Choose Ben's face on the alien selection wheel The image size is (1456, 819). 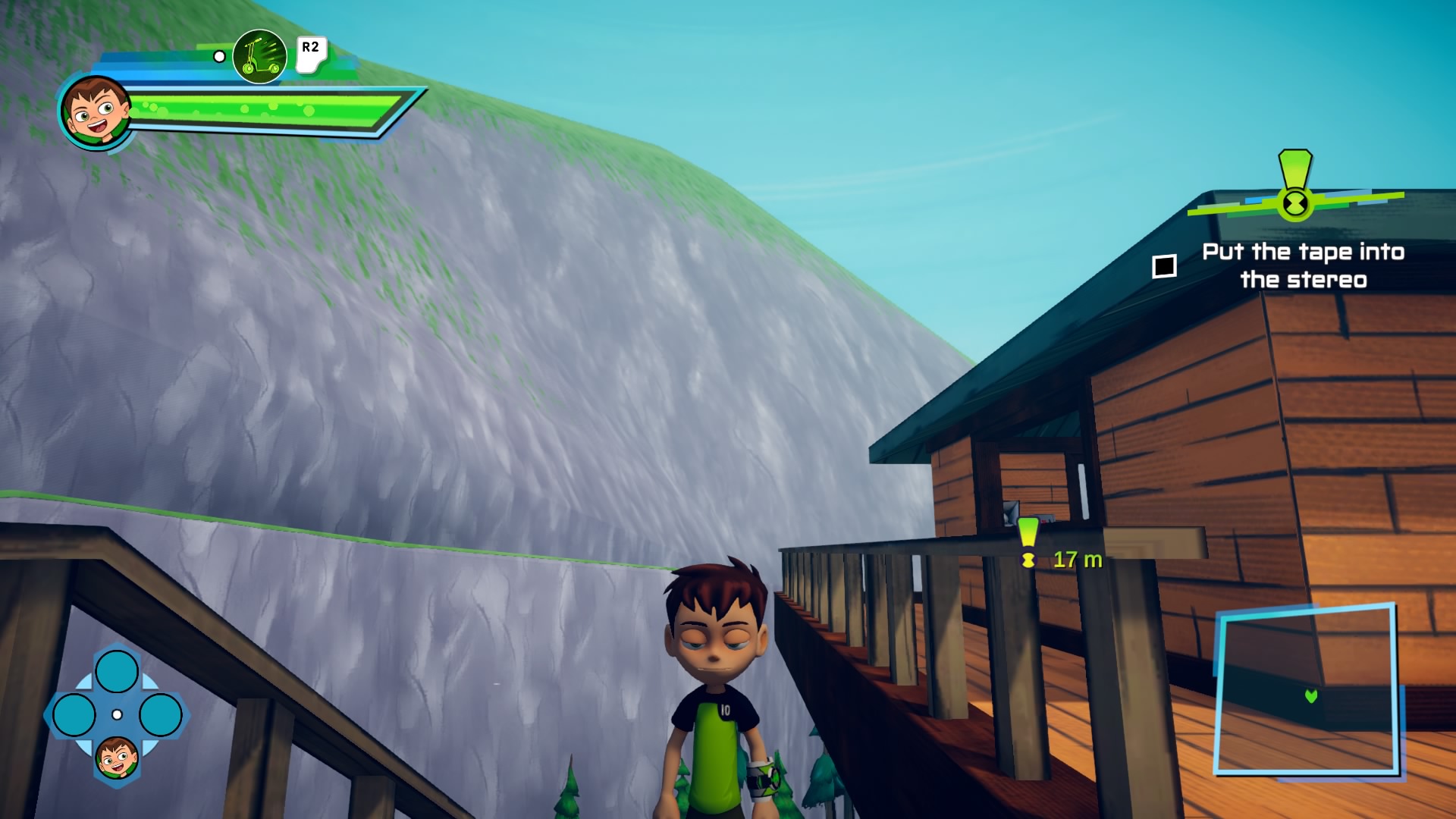click(117, 757)
